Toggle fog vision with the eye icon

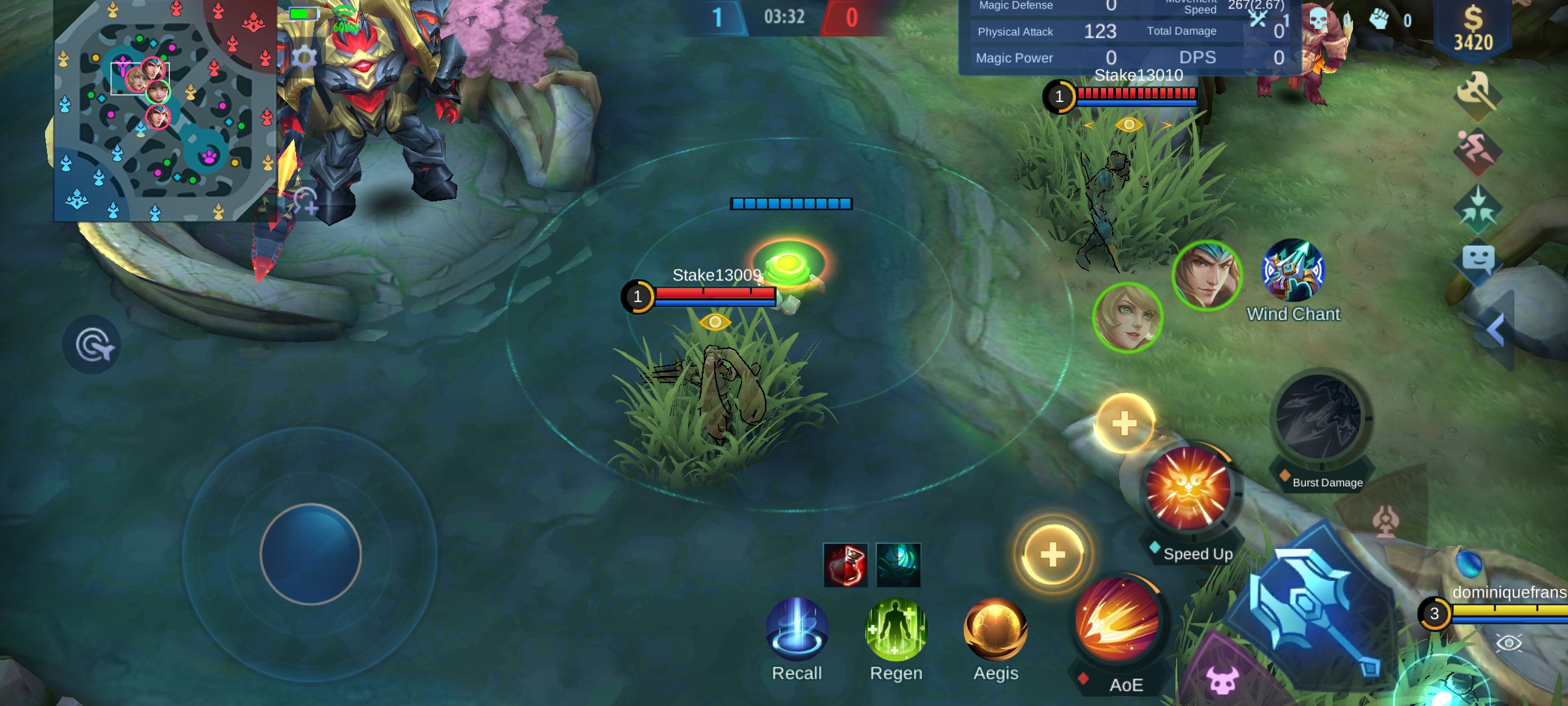coord(1511,644)
